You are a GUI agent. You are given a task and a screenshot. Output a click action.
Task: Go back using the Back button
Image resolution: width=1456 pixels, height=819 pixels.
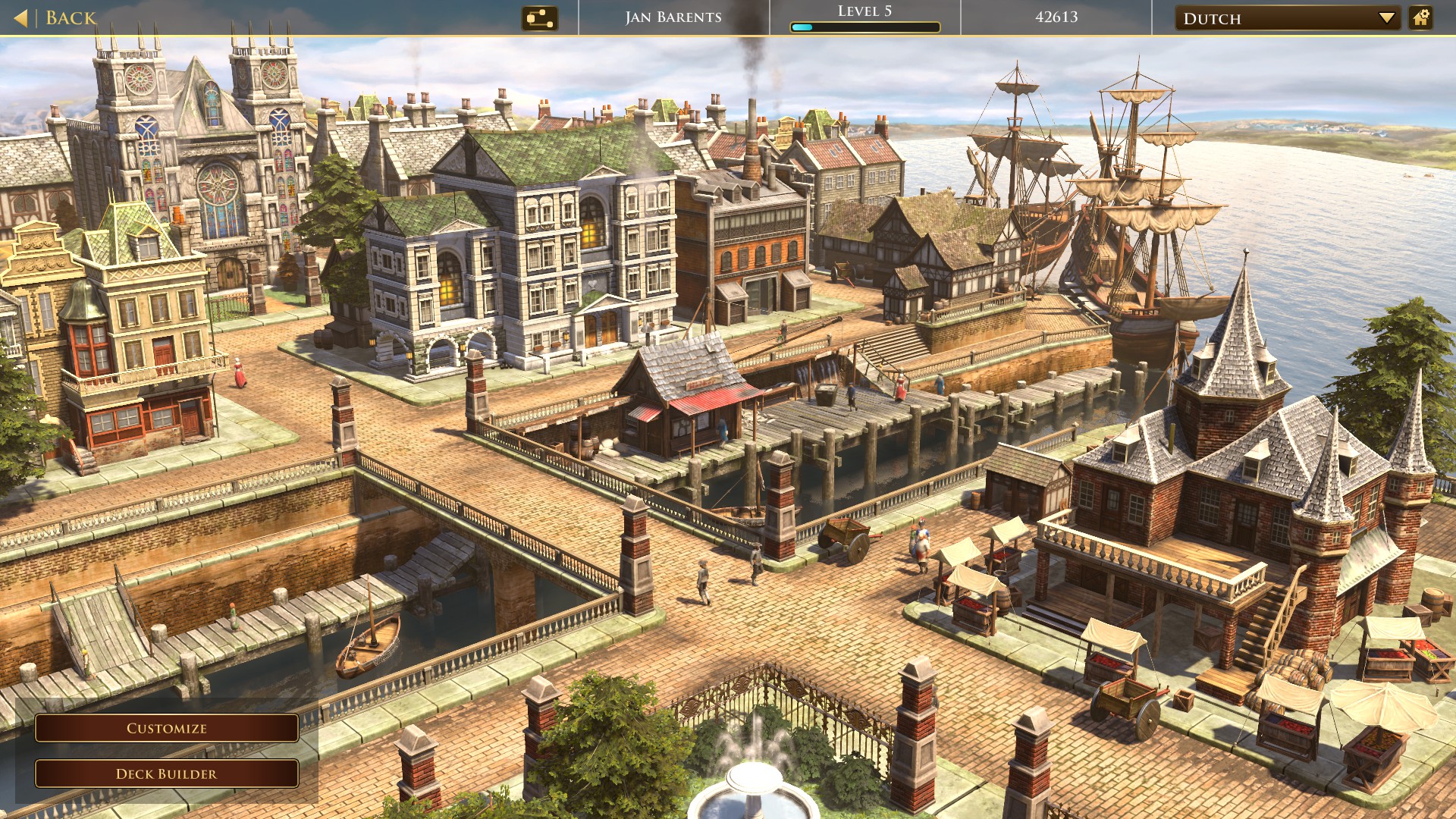[x=57, y=17]
